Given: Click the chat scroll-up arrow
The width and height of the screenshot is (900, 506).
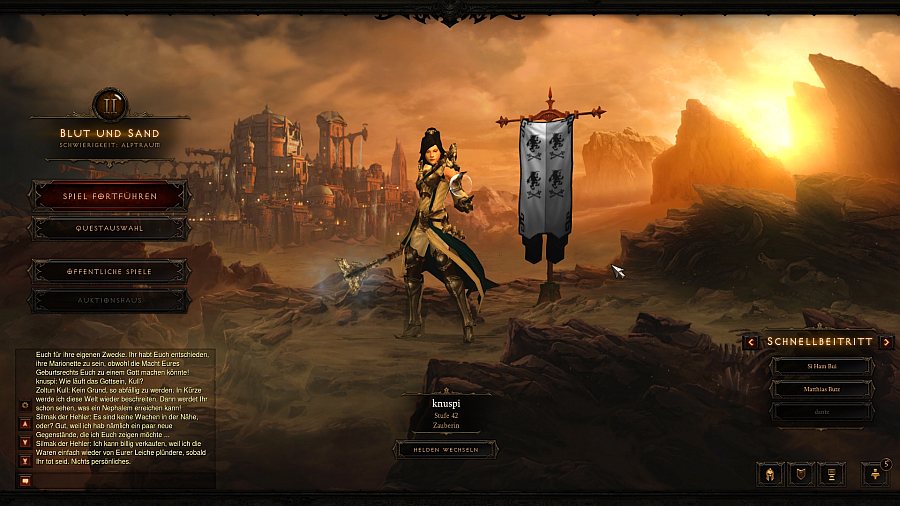Looking at the screenshot, I should click(26, 424).
